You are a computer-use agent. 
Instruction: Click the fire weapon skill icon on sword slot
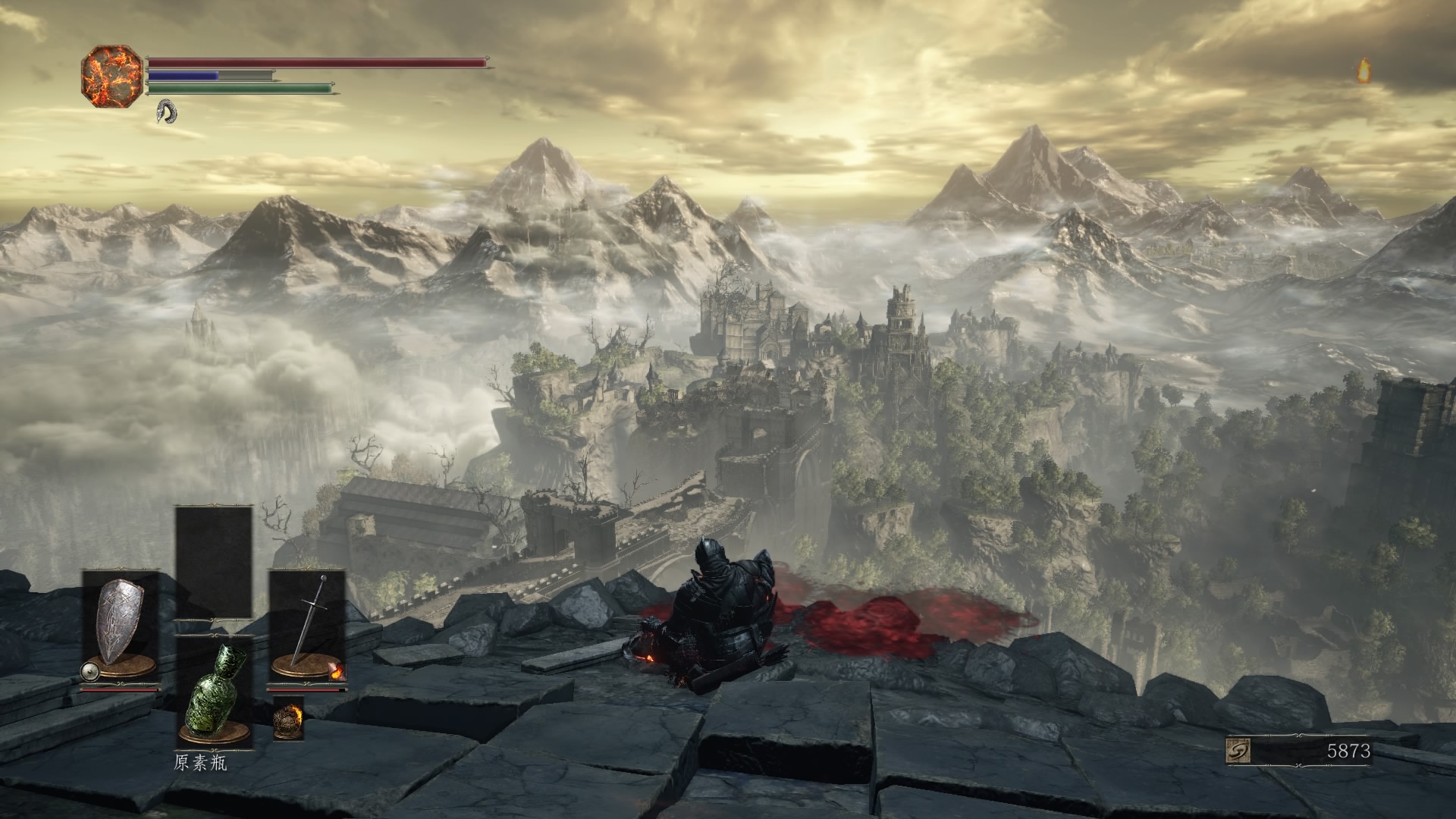click(336, 670)
